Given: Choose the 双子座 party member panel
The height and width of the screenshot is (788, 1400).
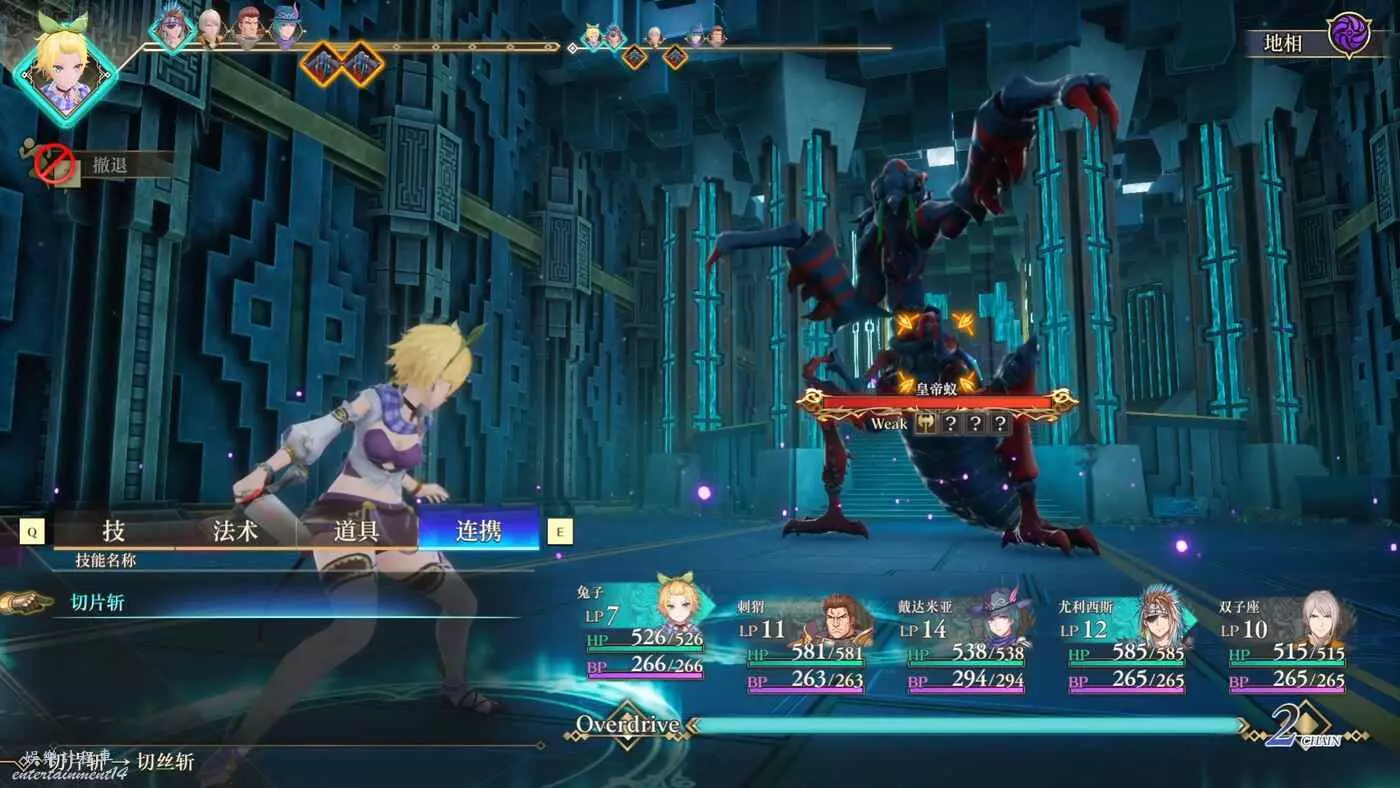Looking at the screenshot, I should pos(1287,642).
